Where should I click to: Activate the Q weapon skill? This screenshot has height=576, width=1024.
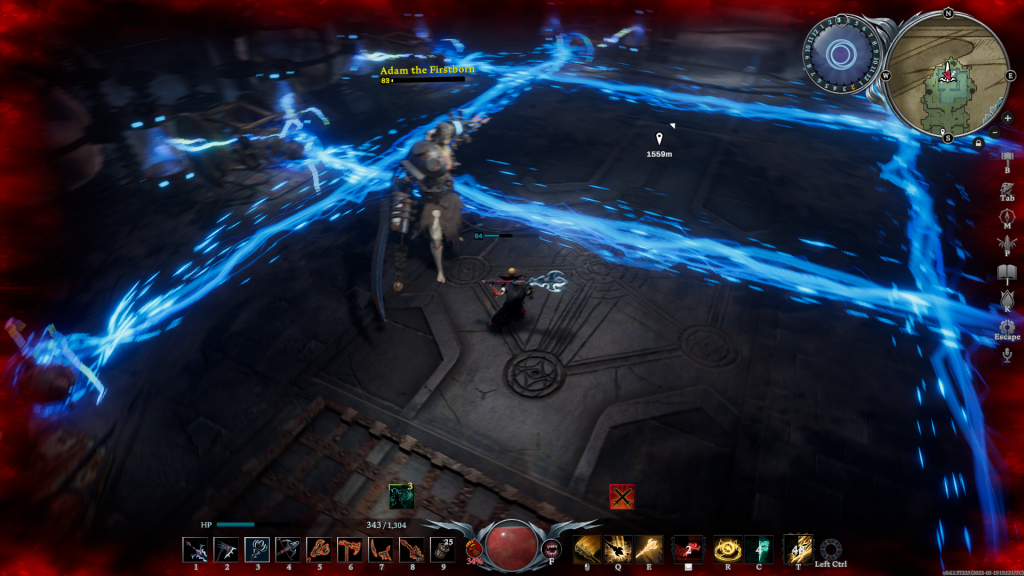(618, 548)
